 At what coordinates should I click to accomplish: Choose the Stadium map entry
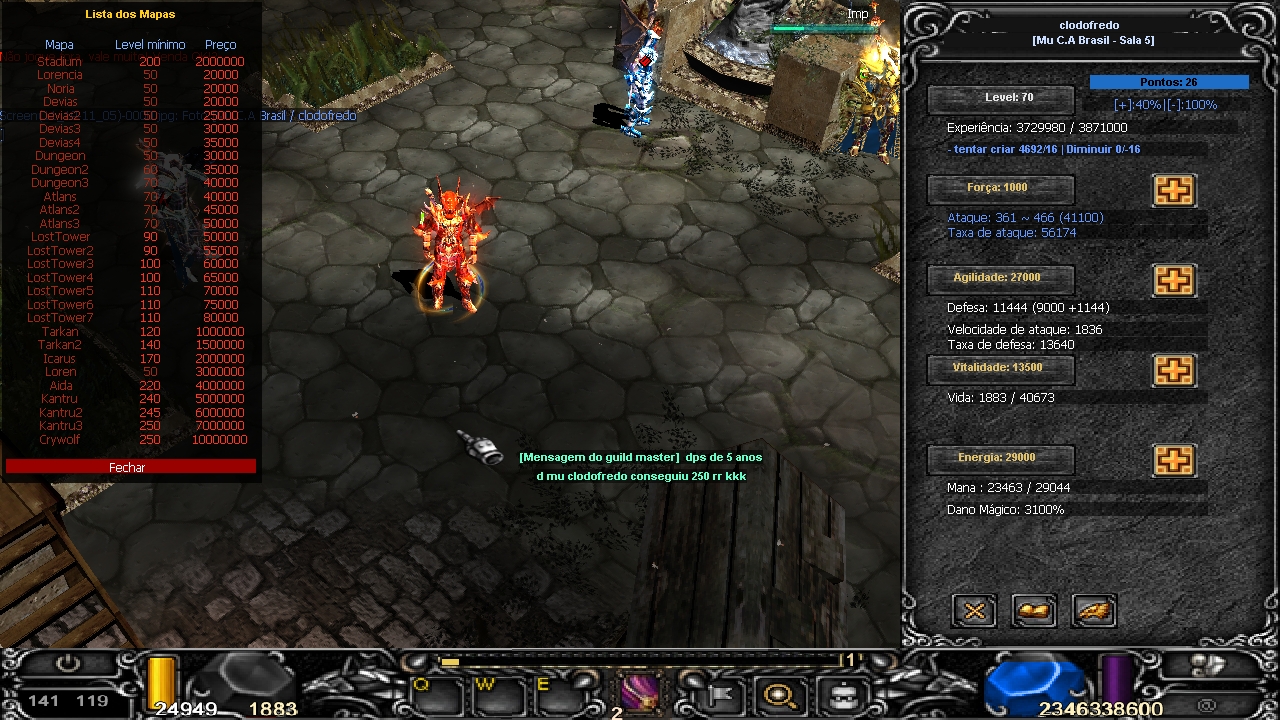tap(60, 62)
